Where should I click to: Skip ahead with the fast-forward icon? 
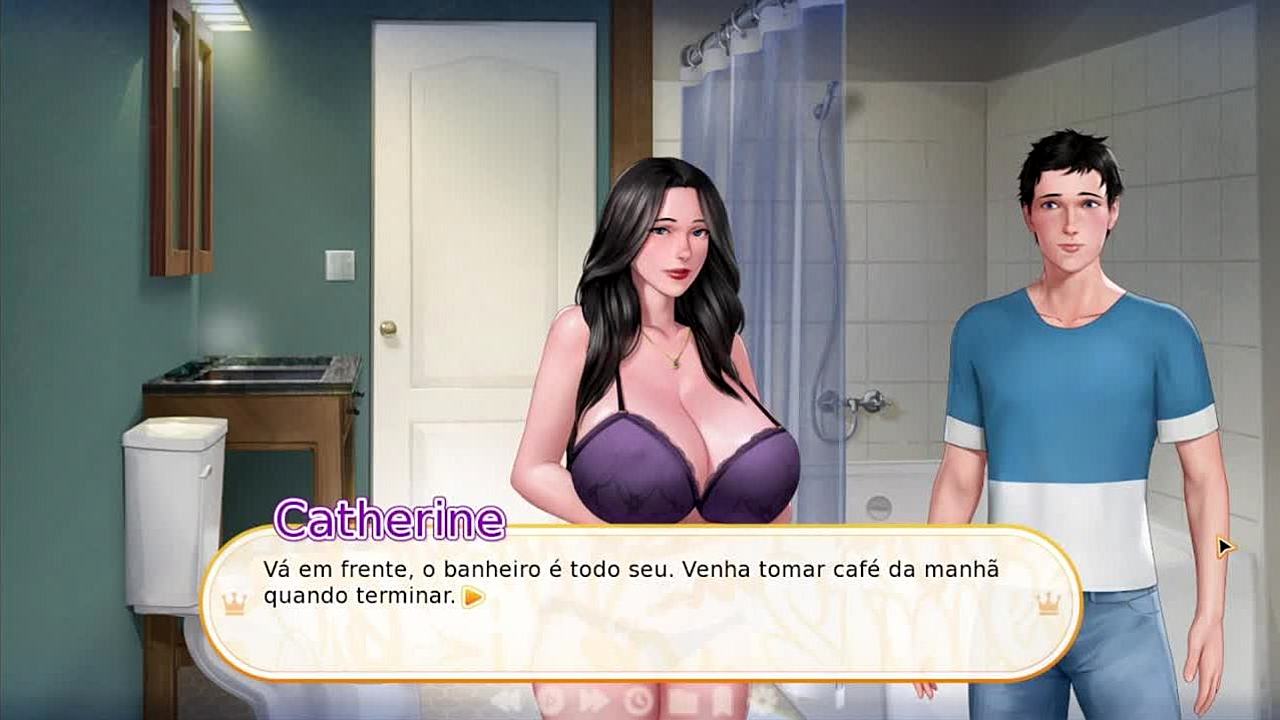tap(594, 701)
